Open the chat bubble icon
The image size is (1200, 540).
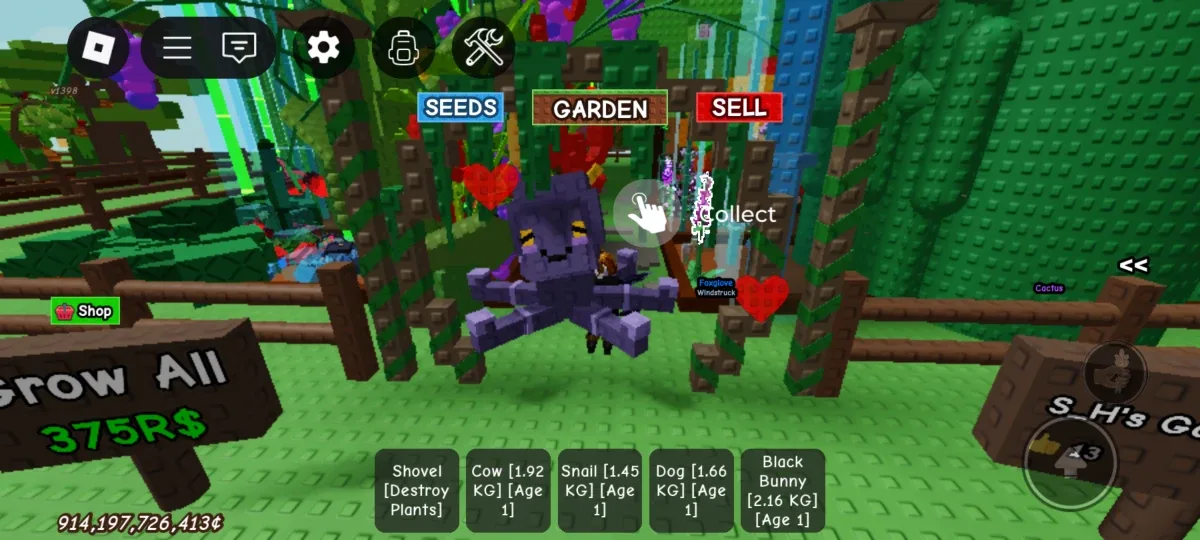pyautogui.click(x=239, y=47)
